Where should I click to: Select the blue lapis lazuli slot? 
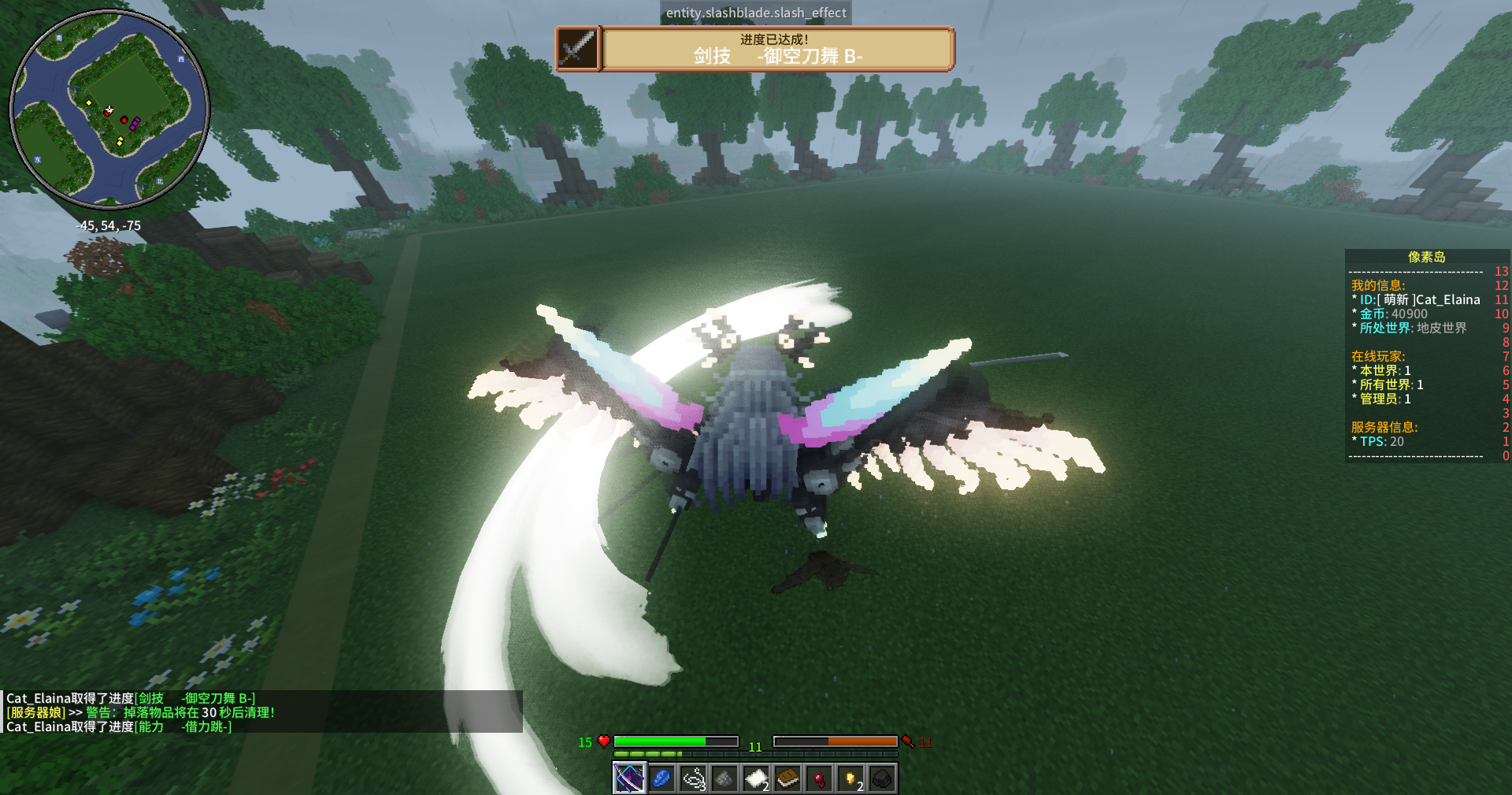click(x=661, y=778)
